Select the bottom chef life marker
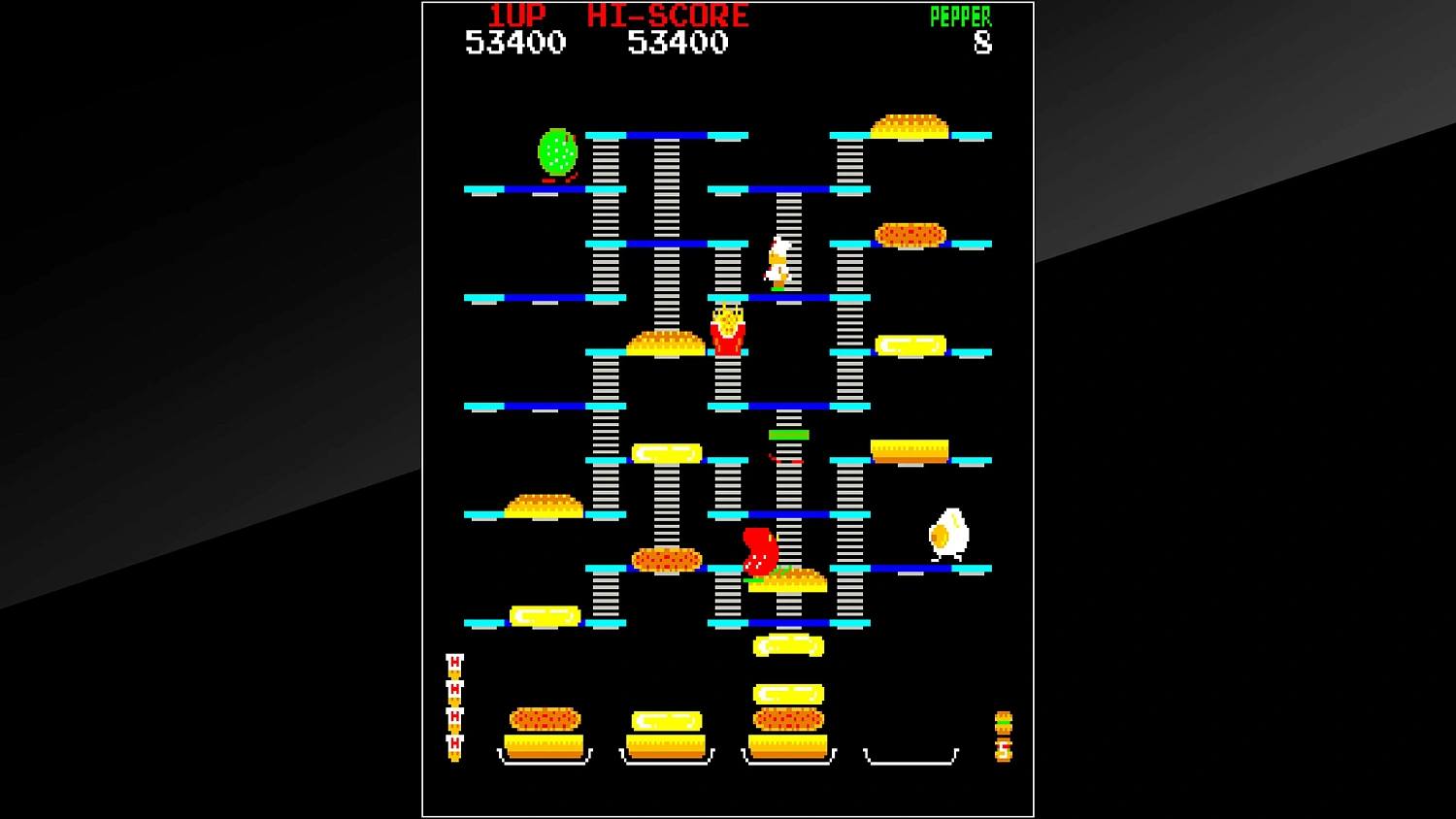Image resolution: width=1456 pixels, height=819 pixels. (452, 745)
